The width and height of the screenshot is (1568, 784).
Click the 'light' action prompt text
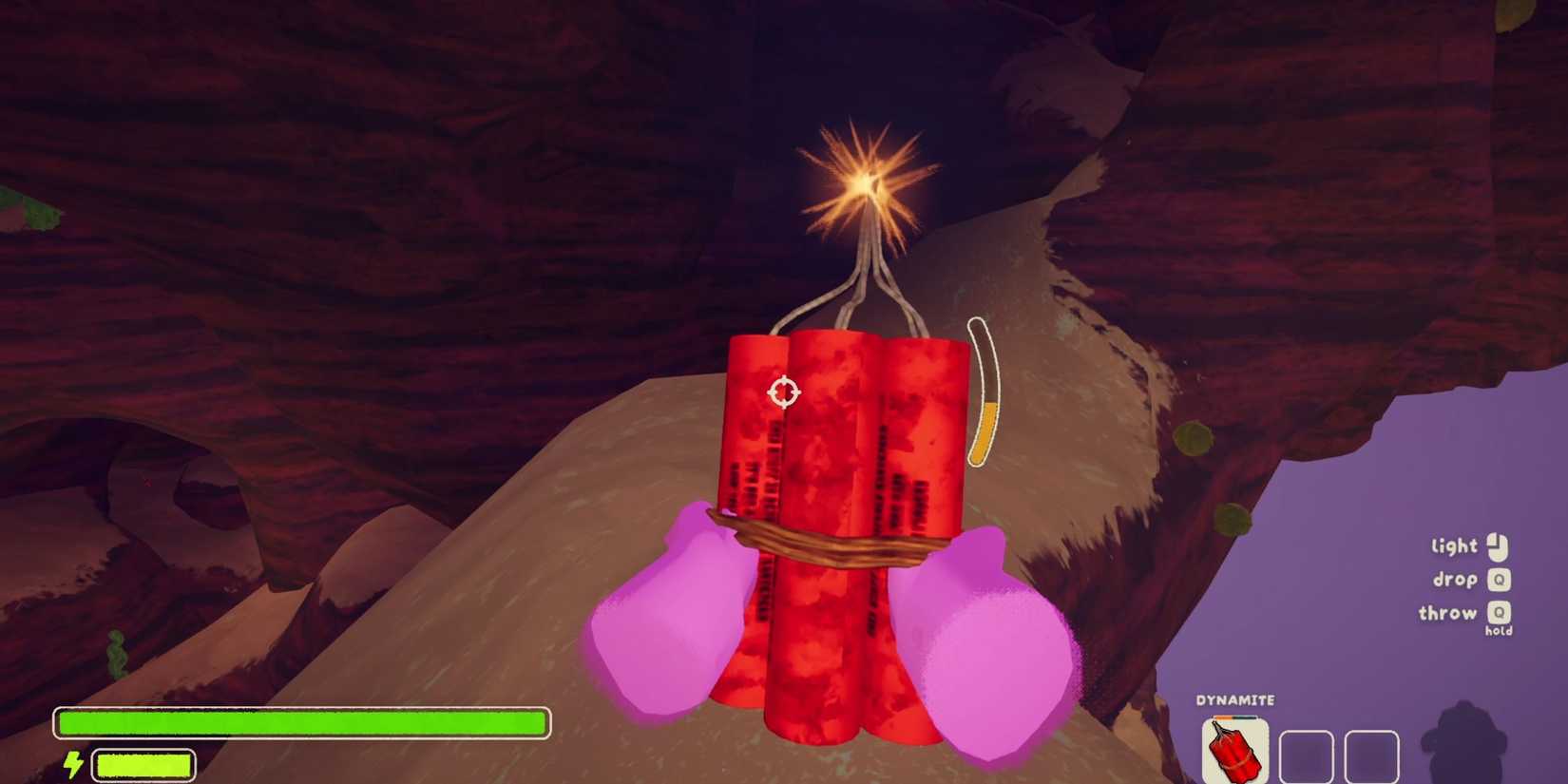[x=1453, y=546]
